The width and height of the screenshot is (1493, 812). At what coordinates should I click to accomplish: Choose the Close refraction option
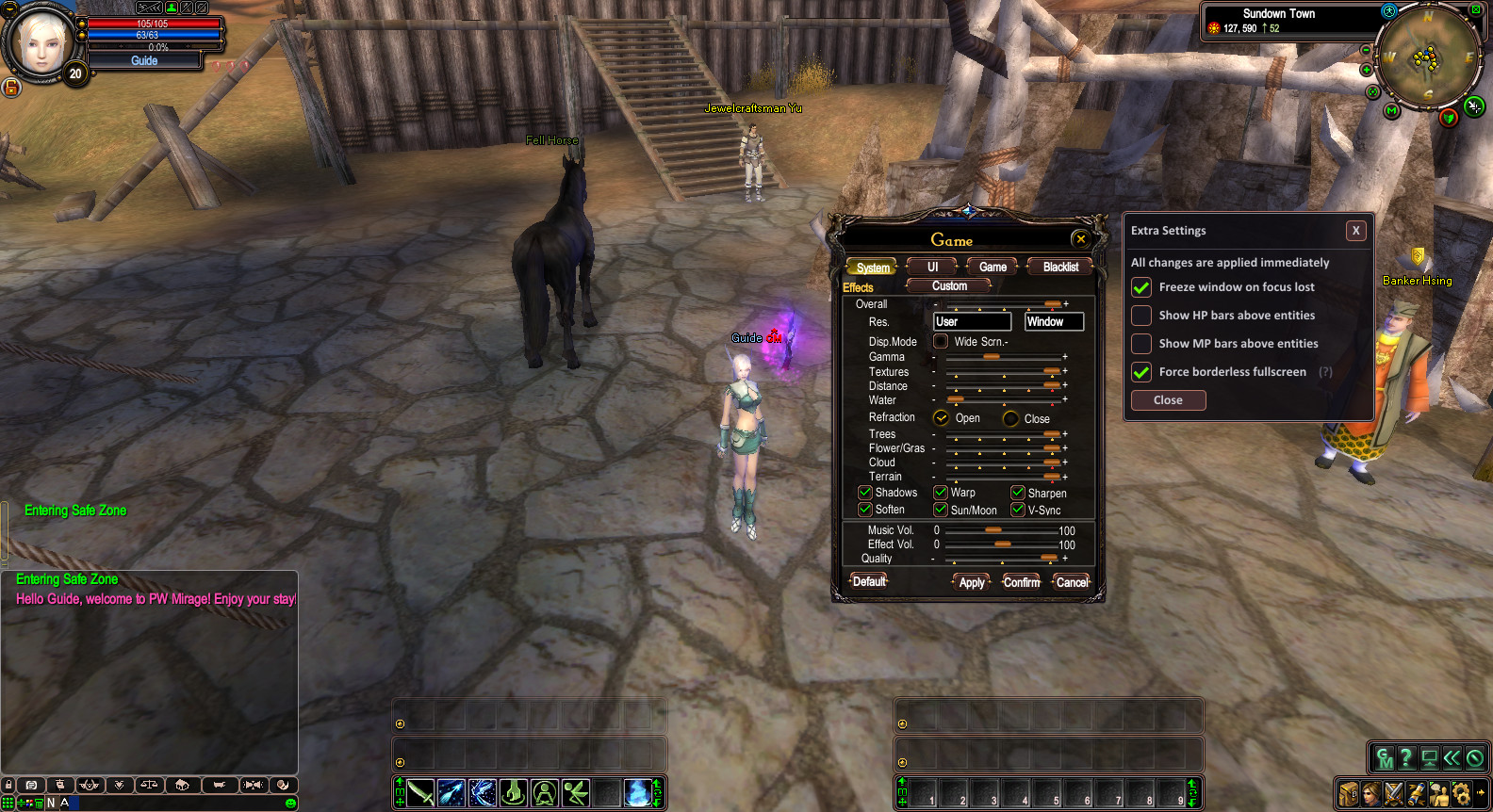click(1011, 418)
